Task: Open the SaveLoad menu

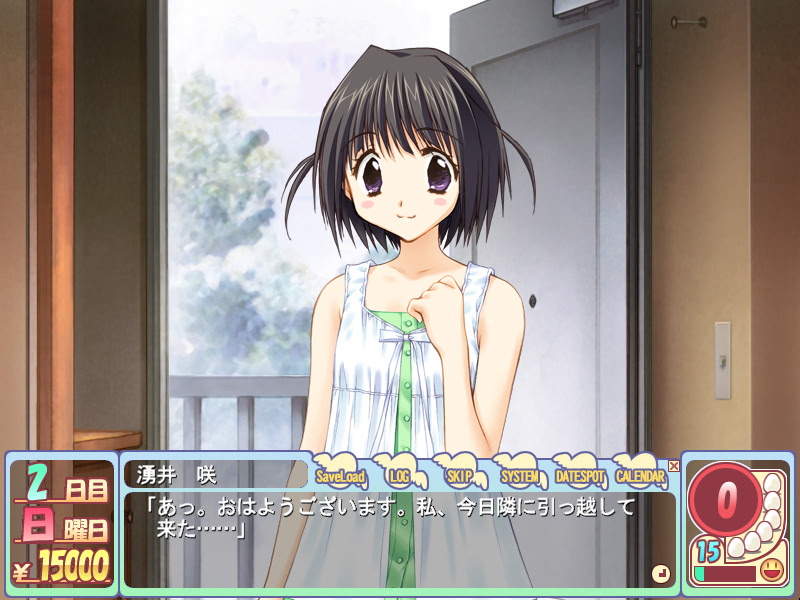Action: (341, 476)
